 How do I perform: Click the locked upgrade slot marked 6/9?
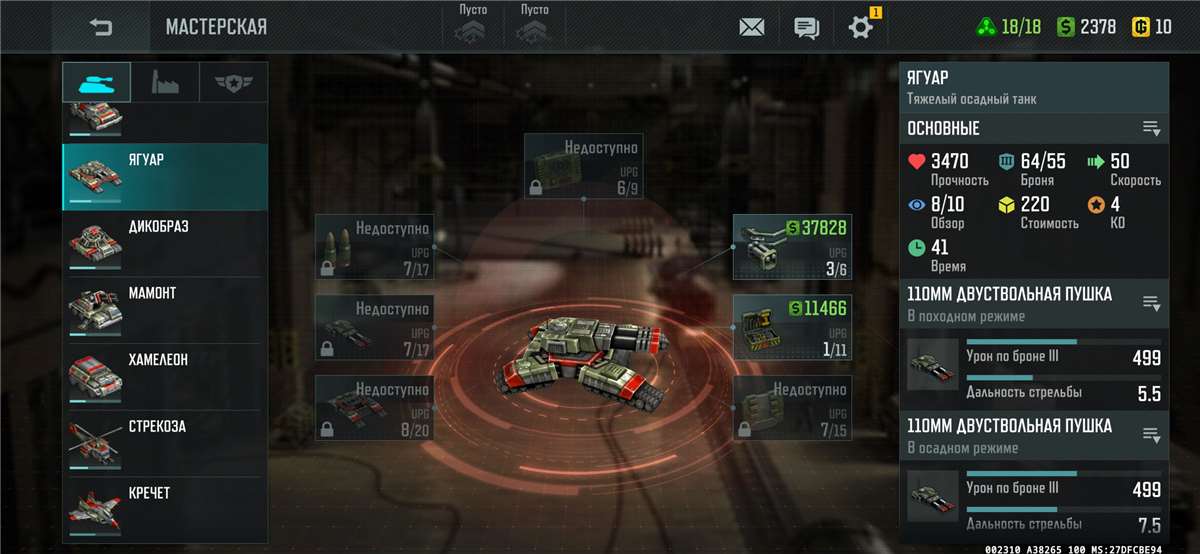(x=584, y=166)
